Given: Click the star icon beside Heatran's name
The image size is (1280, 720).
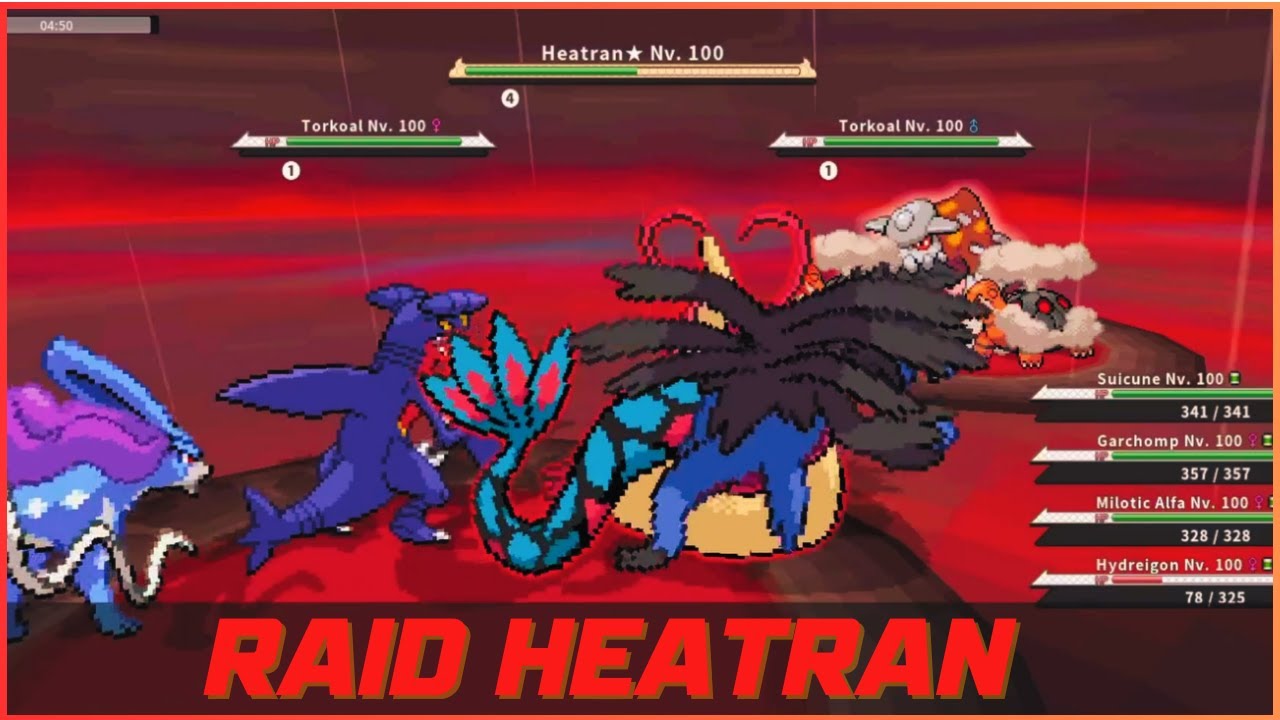Looking at the screenshot, I should [634, 51].
